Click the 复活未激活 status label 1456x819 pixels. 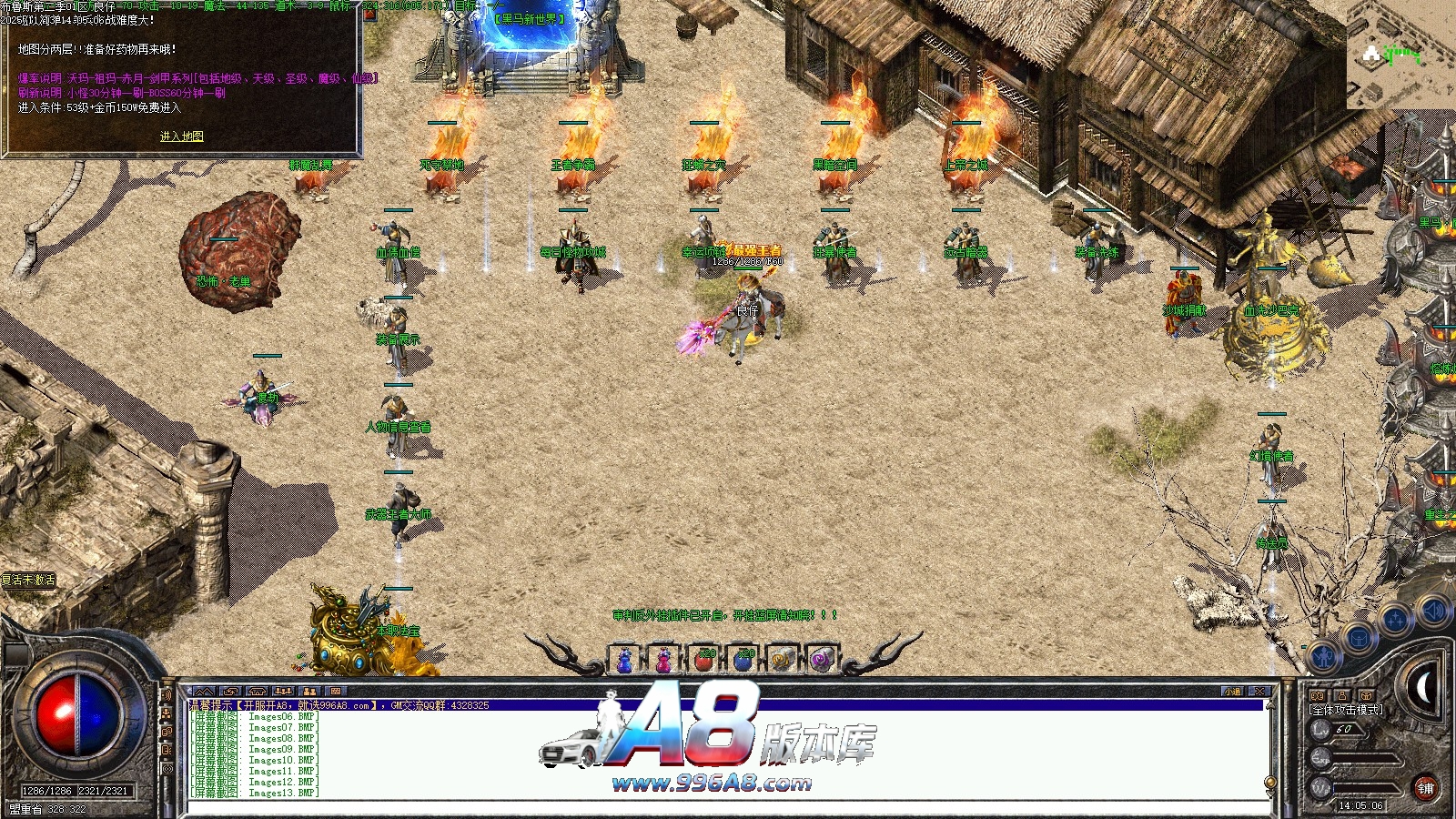28,580
